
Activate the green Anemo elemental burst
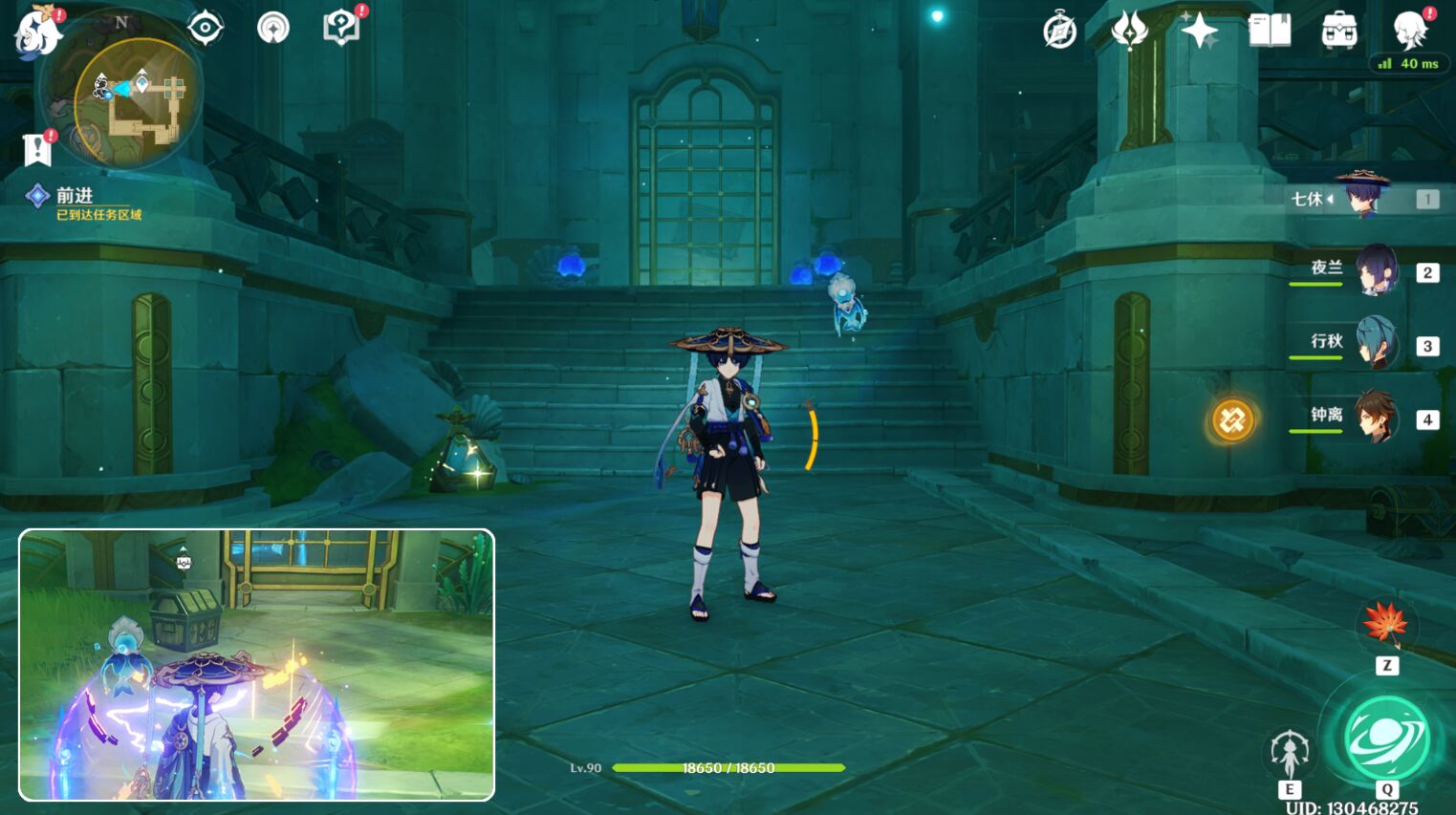pyautogui.click(x=1386, y=740)
